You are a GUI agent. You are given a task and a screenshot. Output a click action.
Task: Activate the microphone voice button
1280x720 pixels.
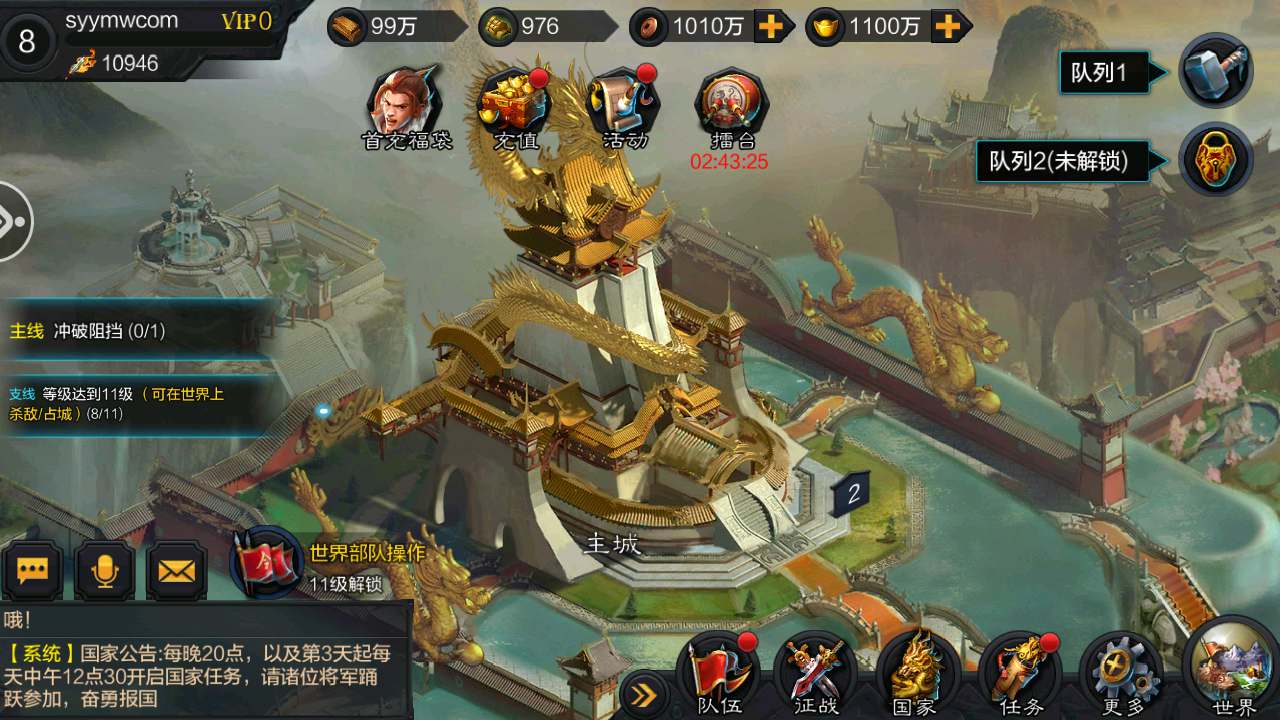[x=104, y=571]
